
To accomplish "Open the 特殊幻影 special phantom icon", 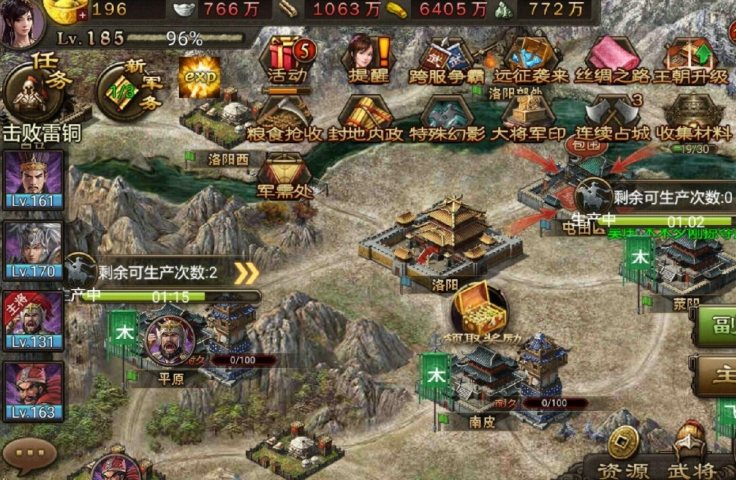I will tap(447, 118).
